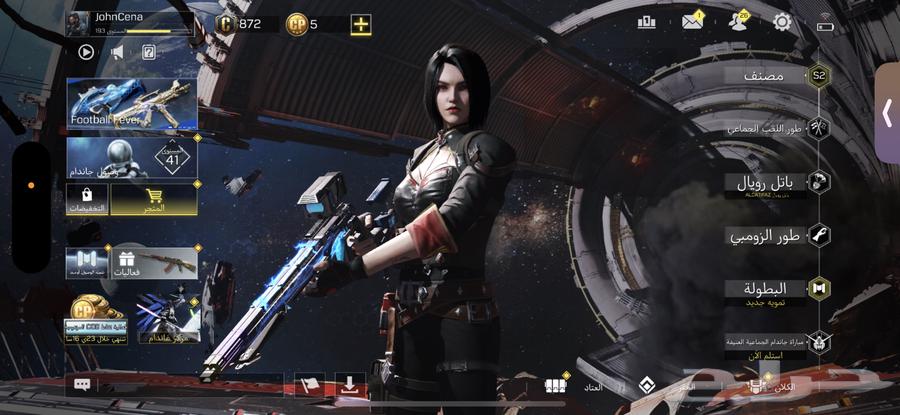The width and height of the screenshot is (900, 415).
Task: Open the download arrow button
Action: 349,384
